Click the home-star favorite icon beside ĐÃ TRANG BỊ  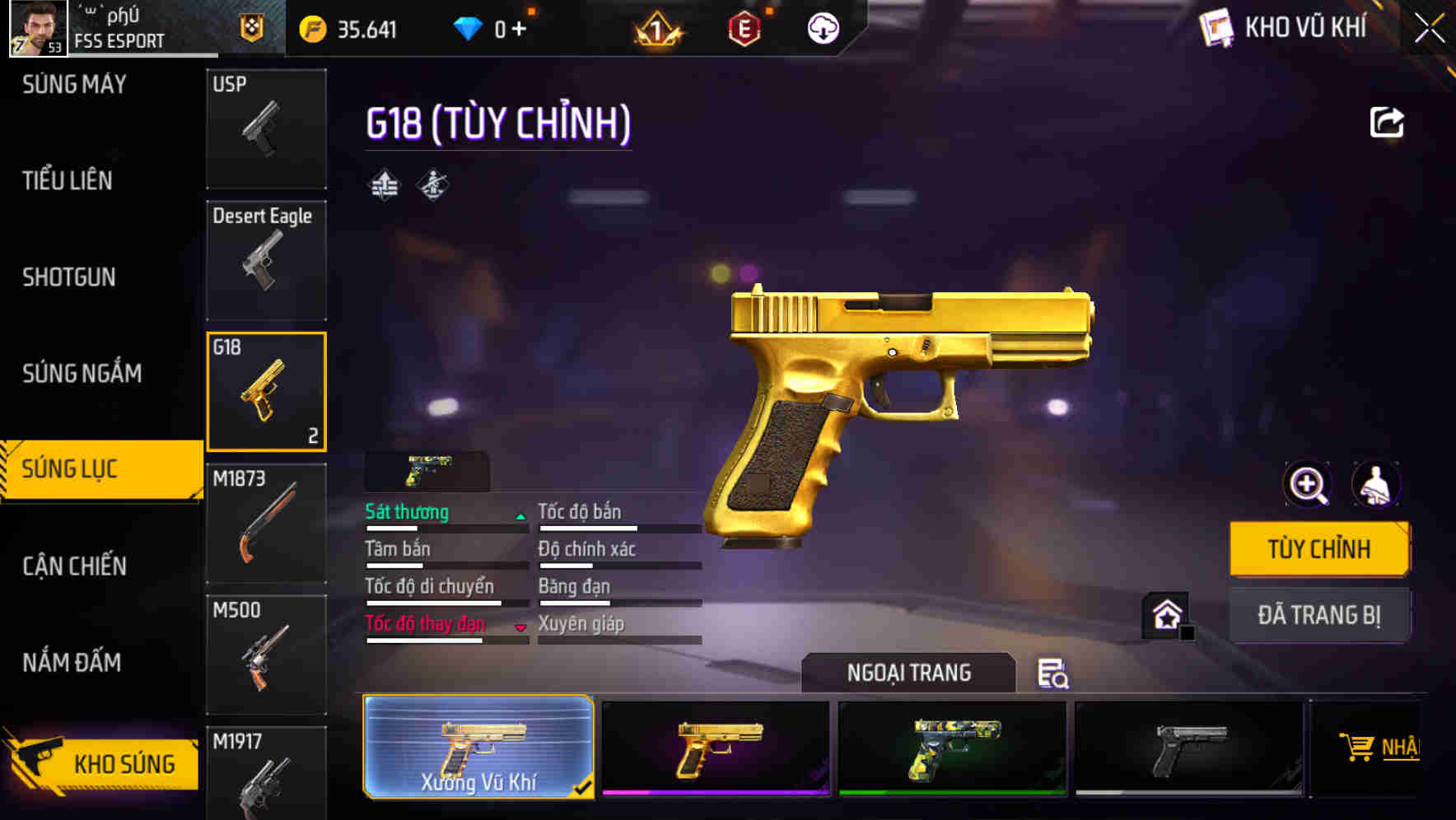tap(1165, 614)
